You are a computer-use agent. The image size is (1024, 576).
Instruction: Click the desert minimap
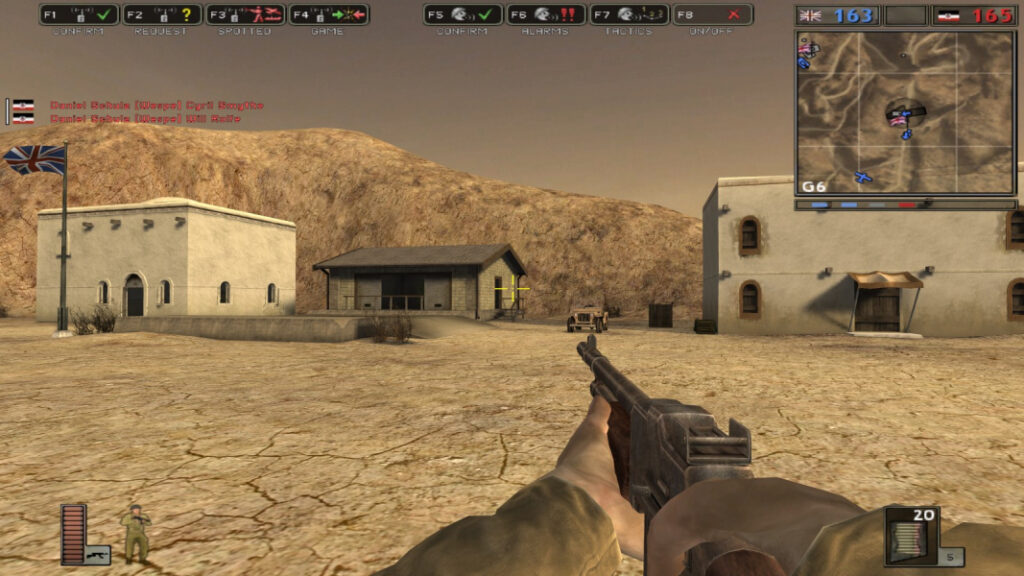tap(906, 112)
